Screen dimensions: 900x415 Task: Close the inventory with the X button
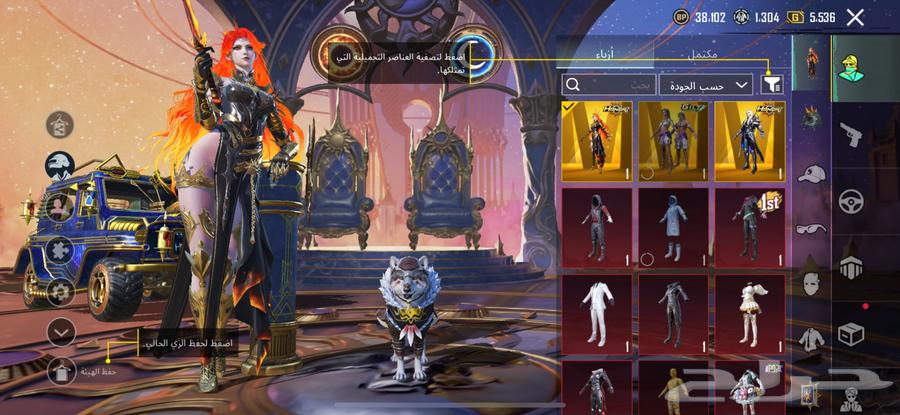pyautogui.click(x=855, y=17)
